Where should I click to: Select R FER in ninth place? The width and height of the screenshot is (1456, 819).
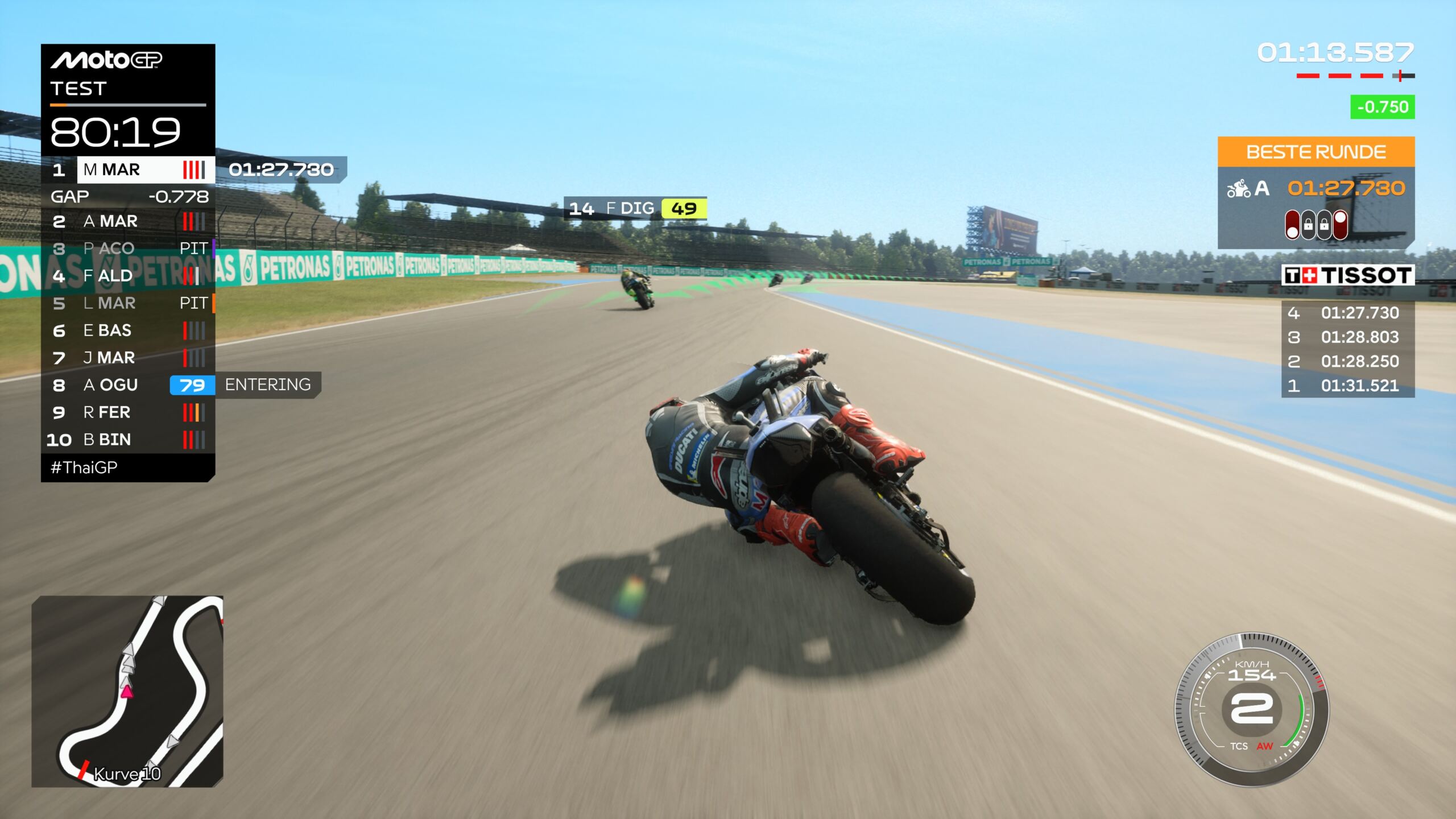pos(128,412)
